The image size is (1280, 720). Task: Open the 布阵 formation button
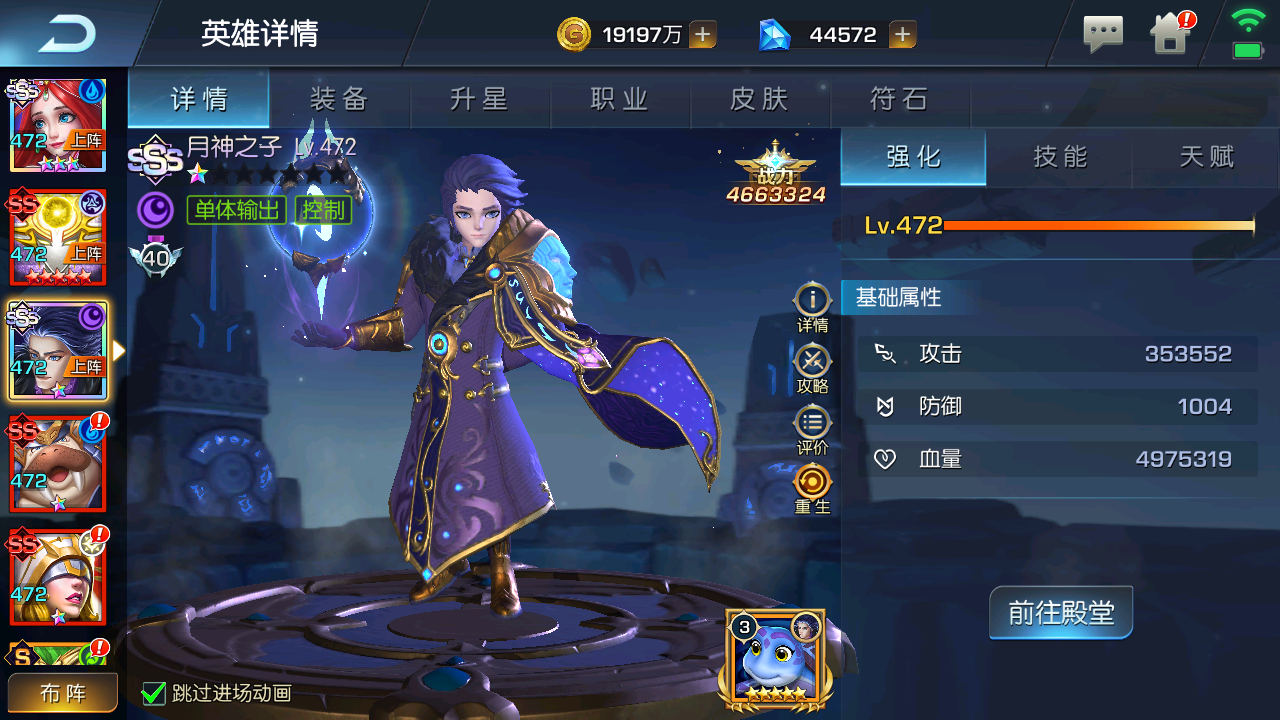(63, 693)
